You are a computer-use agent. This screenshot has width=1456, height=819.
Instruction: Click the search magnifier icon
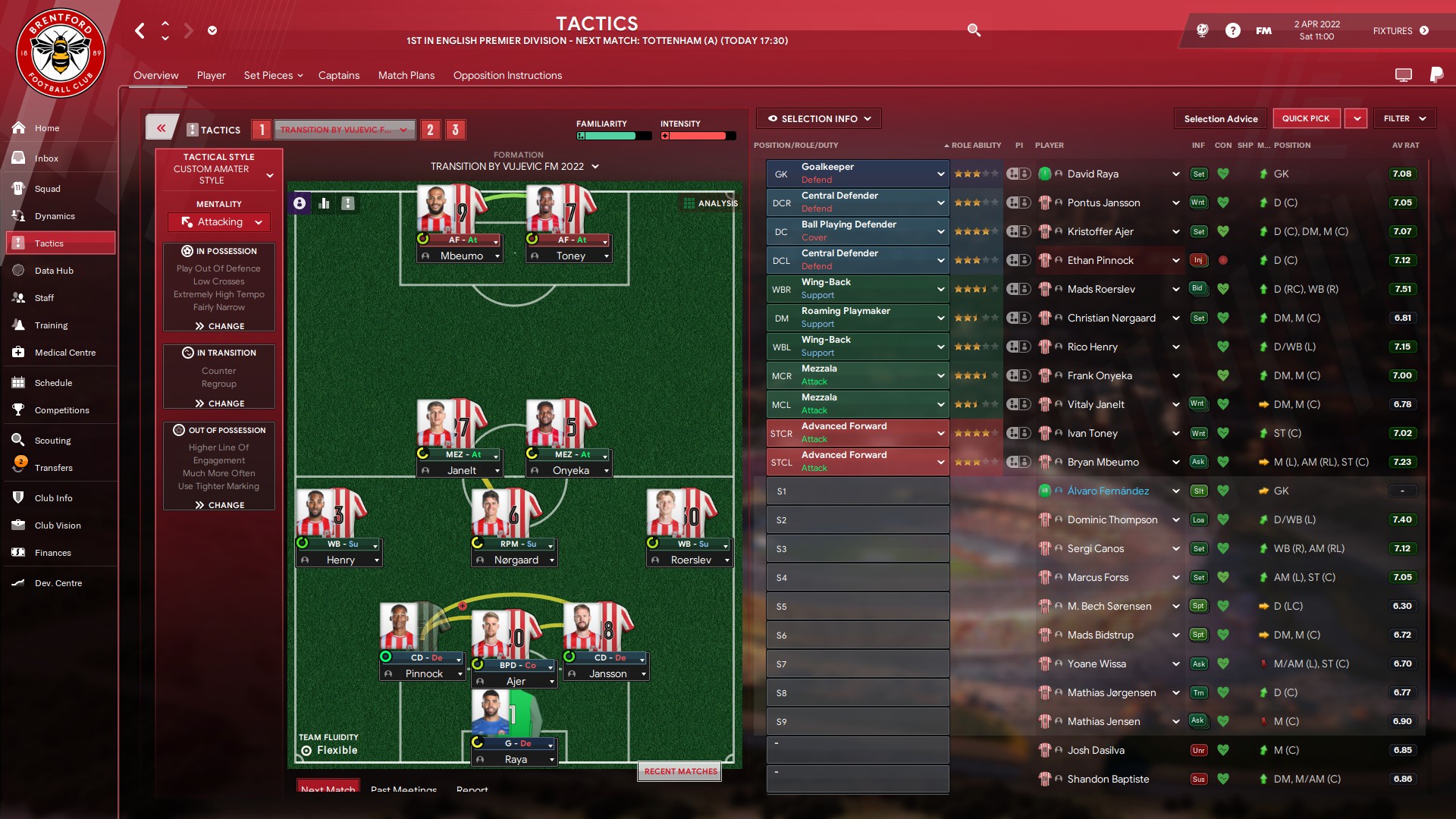click(x=974, y=30)
